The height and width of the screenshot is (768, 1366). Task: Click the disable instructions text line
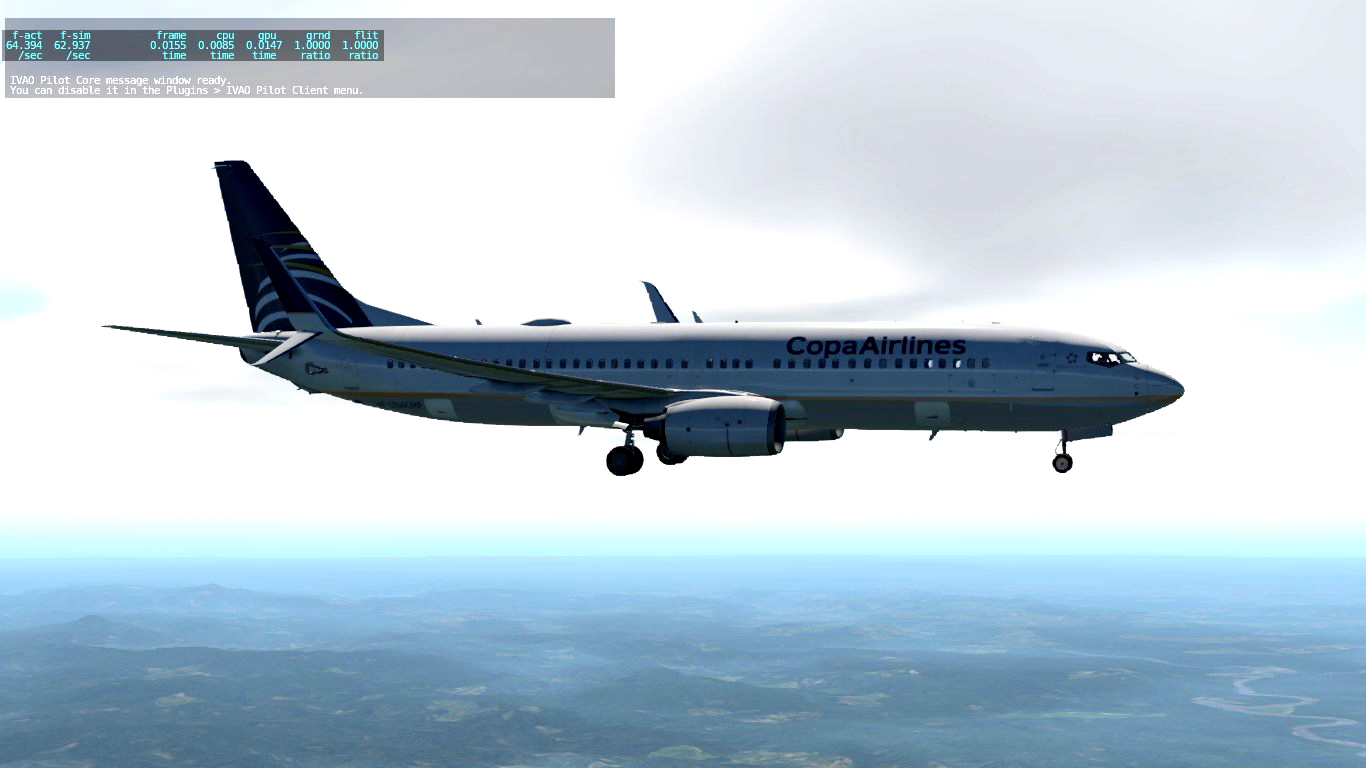[x=185, y=90]
